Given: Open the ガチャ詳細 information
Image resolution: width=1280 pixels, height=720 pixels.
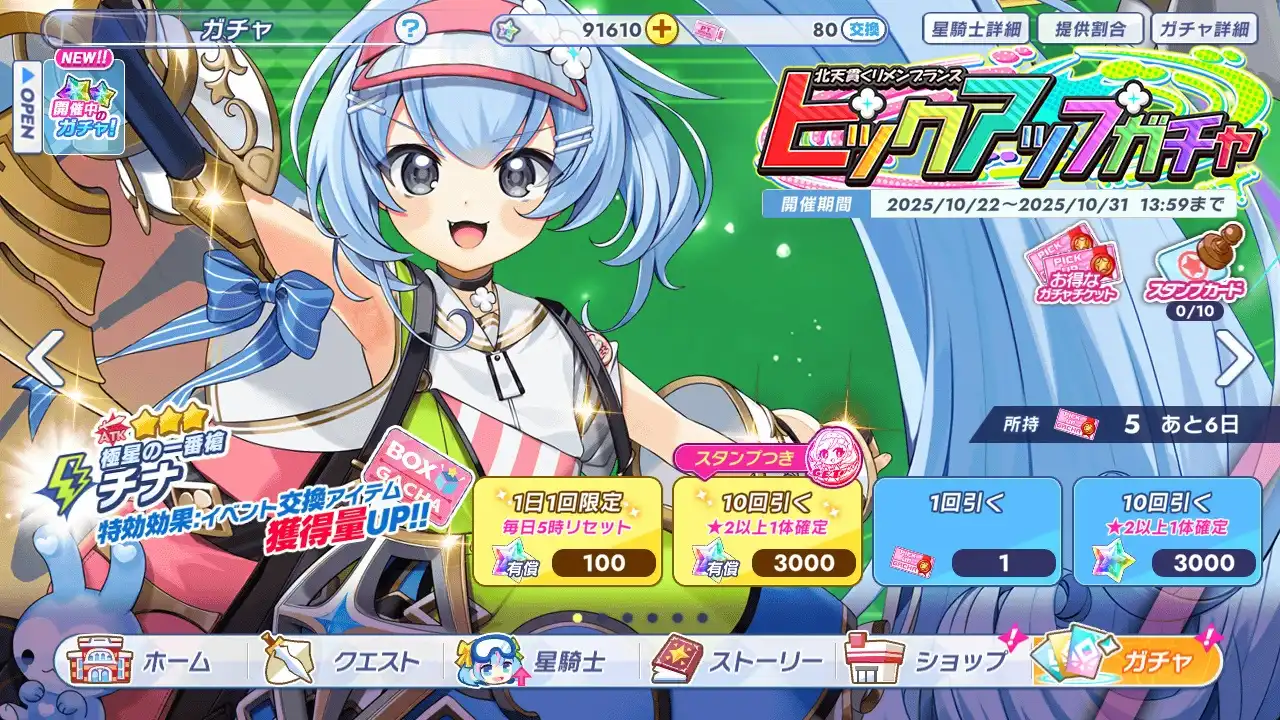Looking at the screenshot, I should (1204, 29).
